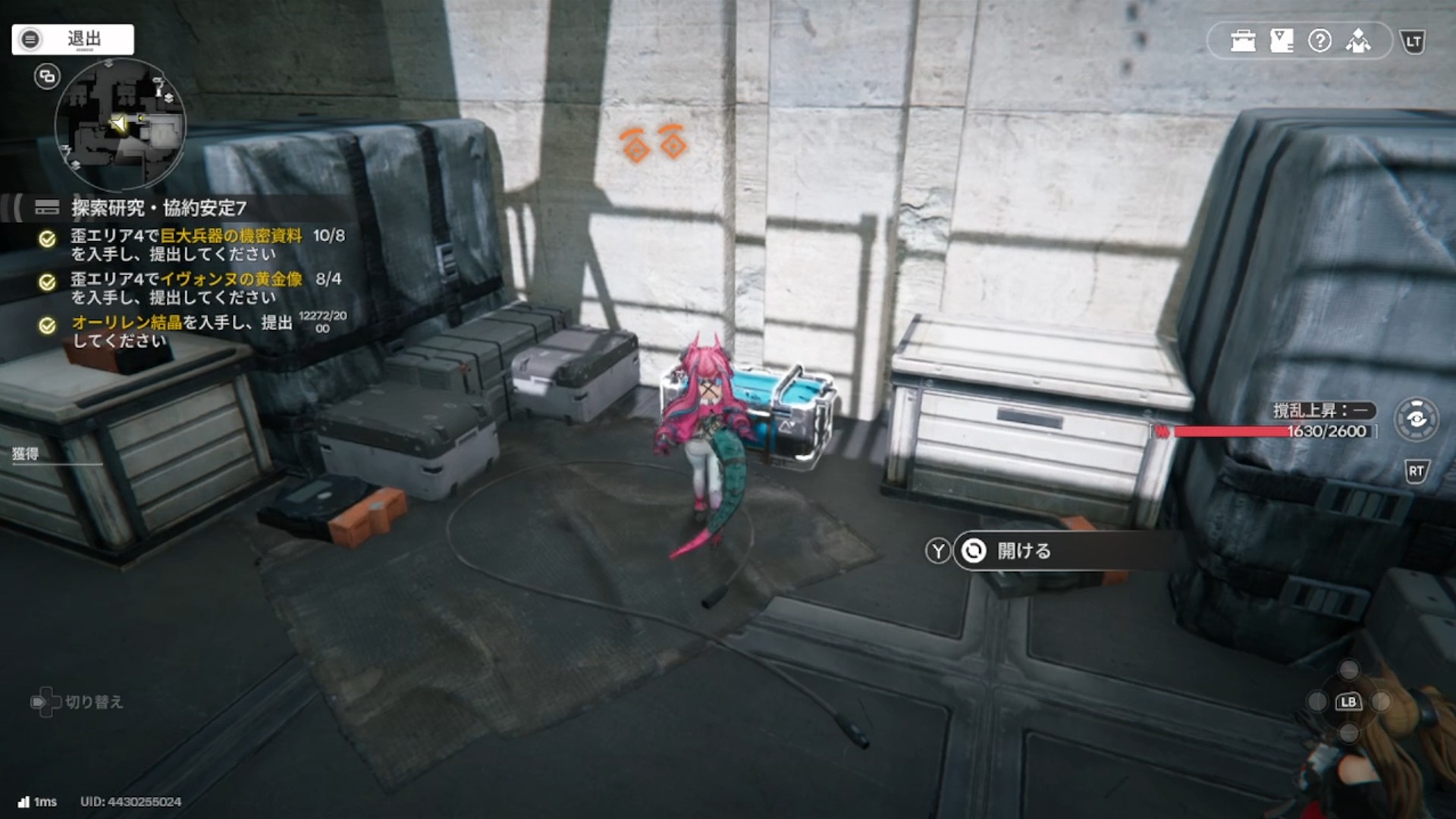
Task: Toggle the minimap view switch icon
Action: click(x=47, y=77)
